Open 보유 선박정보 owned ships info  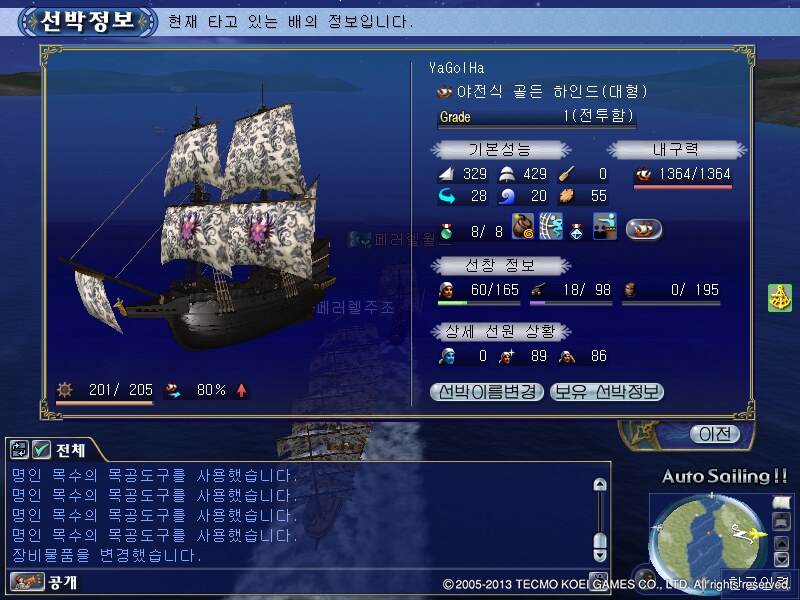[607, 392]
